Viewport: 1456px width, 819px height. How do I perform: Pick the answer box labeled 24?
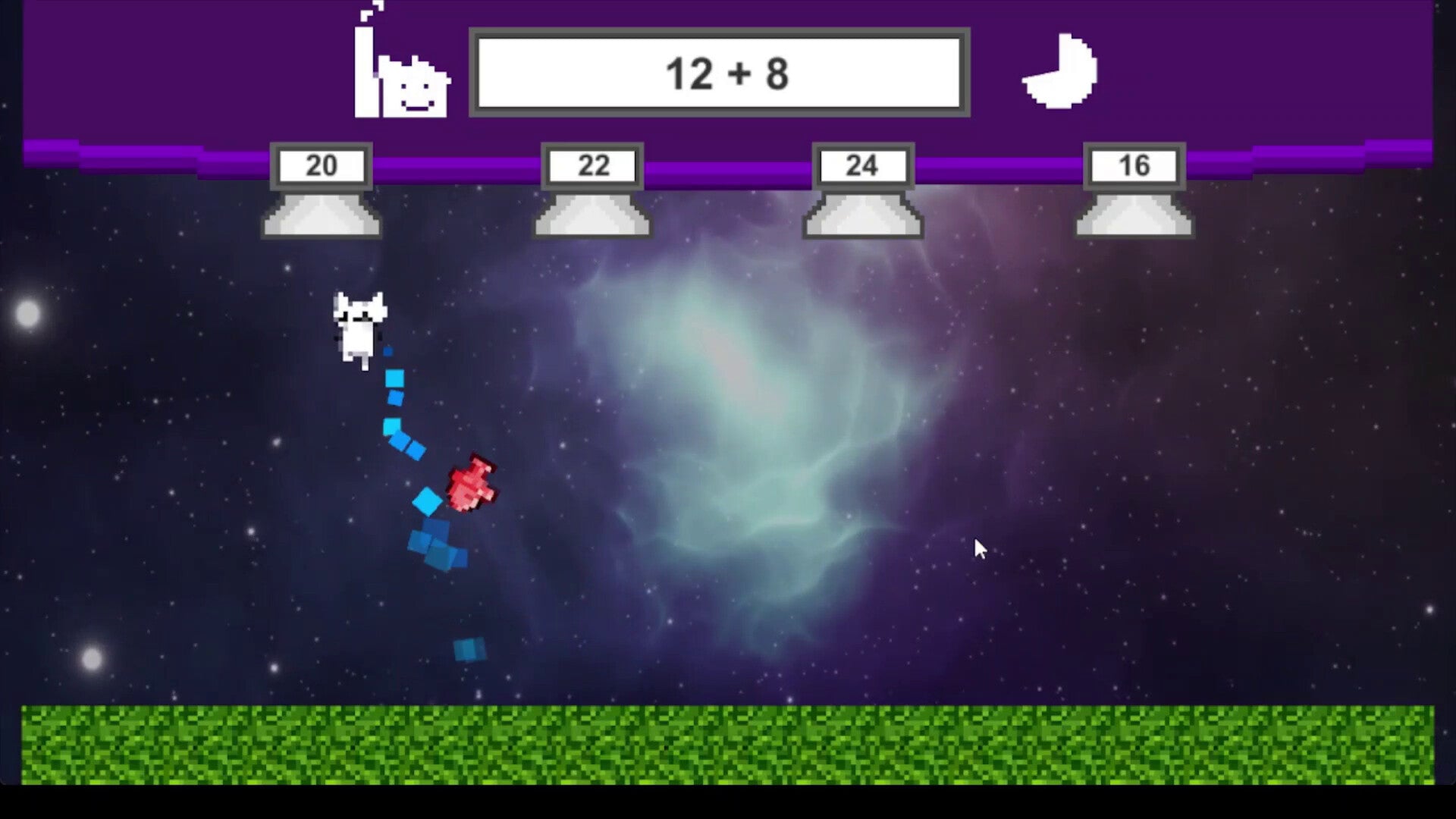pos(863,166)
